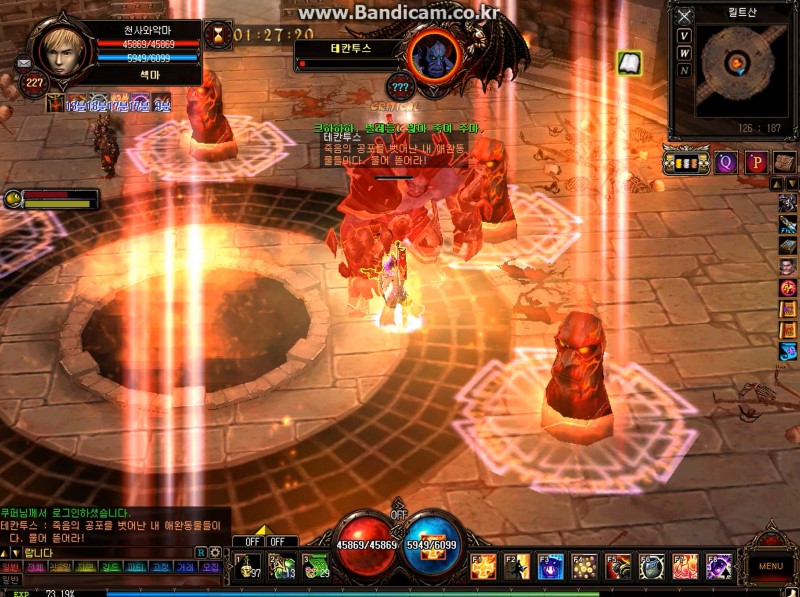Open the purple Q quest button
The height and width of the screenshot is (597, 800).
(726, 162)
